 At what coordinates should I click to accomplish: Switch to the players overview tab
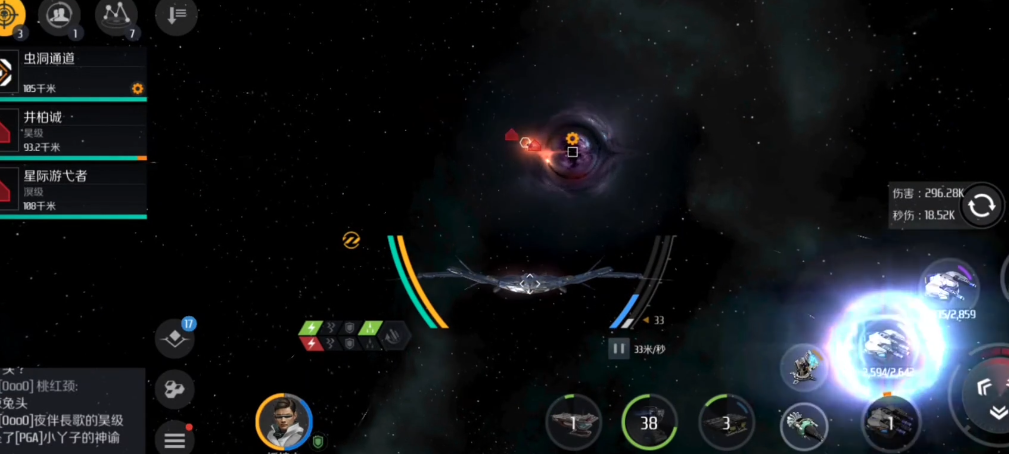[x=59, y=14]
